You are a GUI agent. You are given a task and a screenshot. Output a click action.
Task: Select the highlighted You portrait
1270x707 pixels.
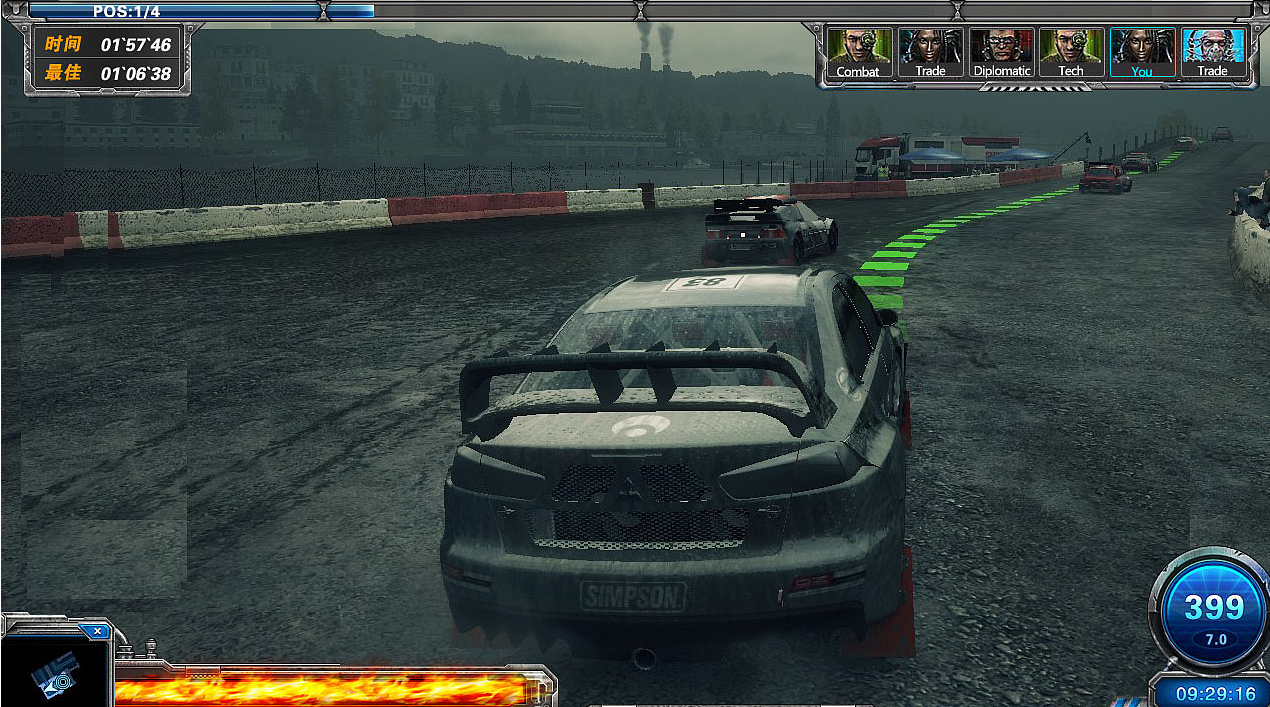[1141, 52]
